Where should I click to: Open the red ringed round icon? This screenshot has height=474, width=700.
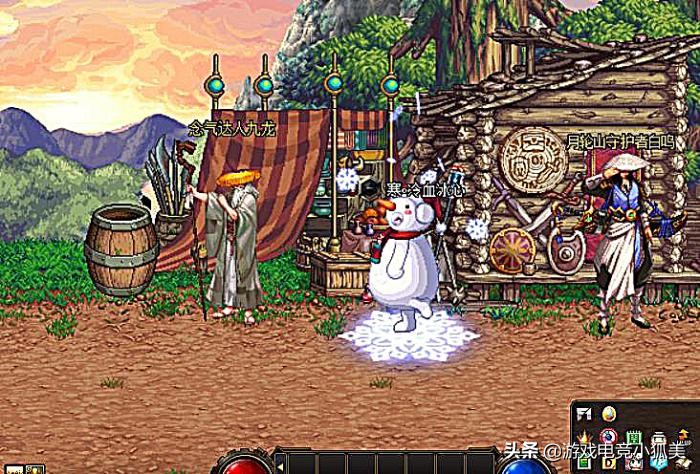coord(608,436)
